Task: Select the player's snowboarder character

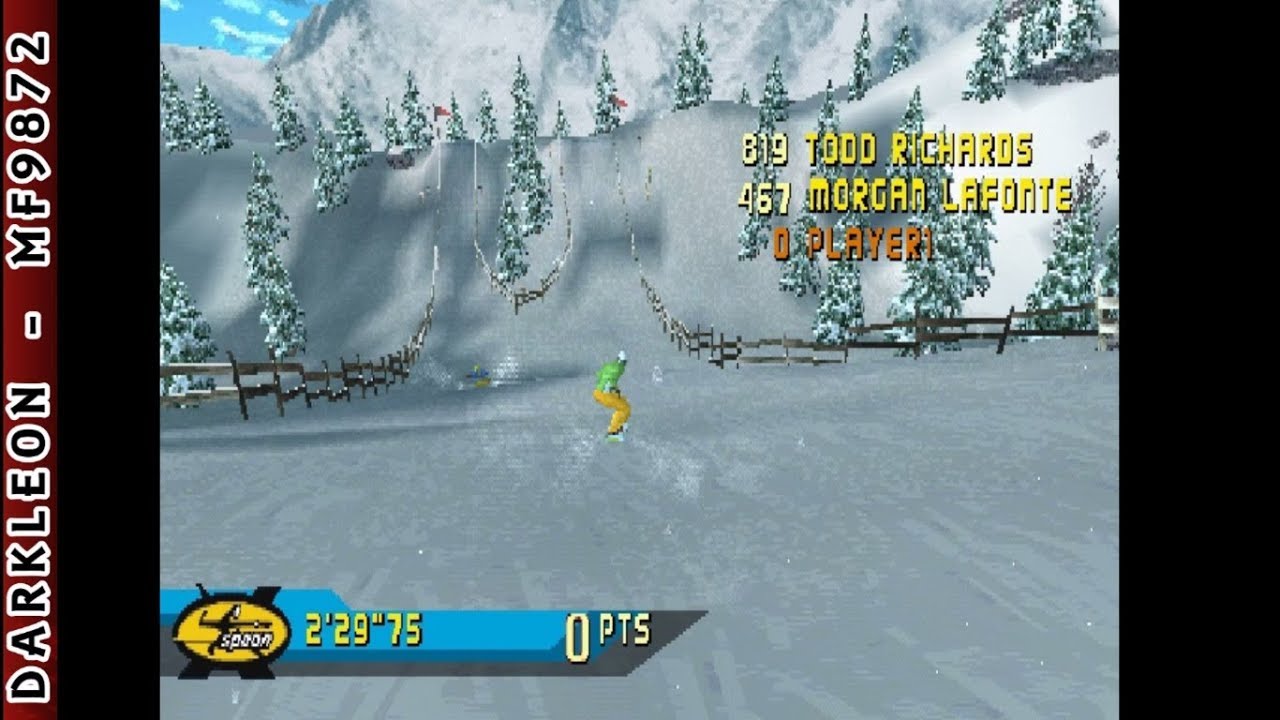Action: [x=614, y=400]
